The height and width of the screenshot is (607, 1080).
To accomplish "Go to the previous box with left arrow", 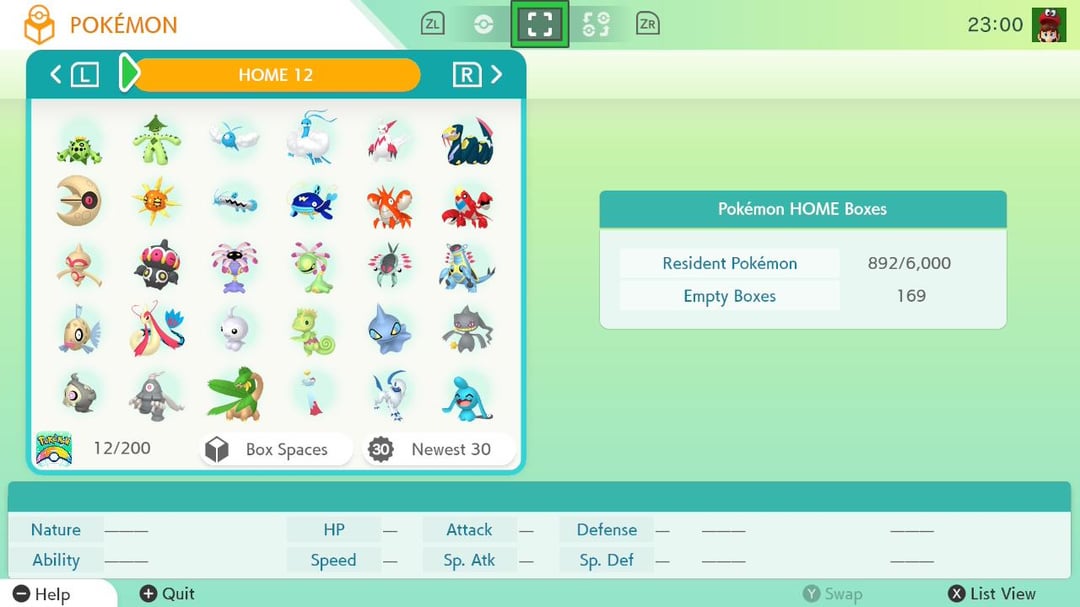I will [x=56, y=74].
